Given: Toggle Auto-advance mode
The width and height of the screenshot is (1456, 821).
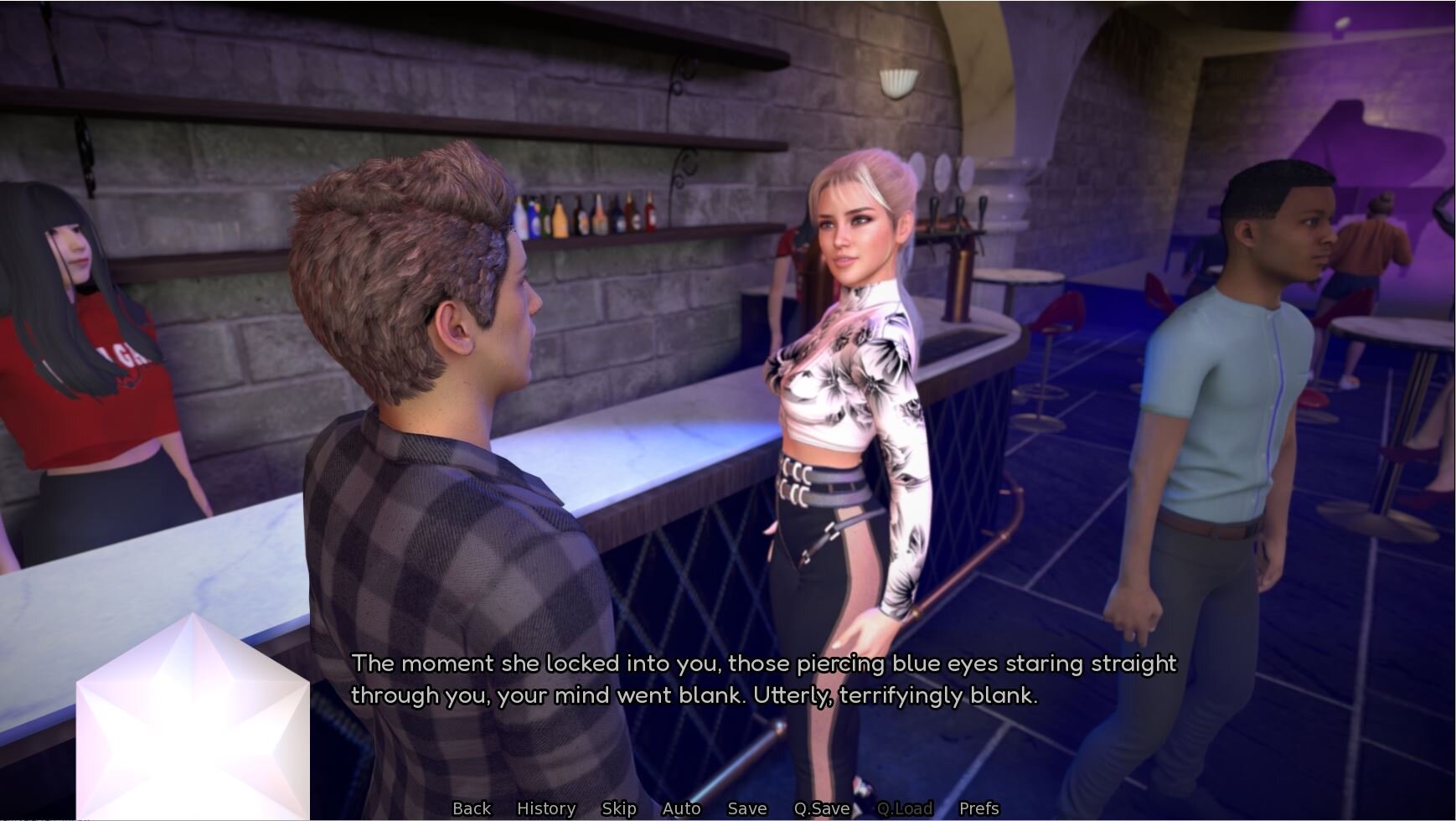Looking at the screenshot, I should tap(681, 808).
